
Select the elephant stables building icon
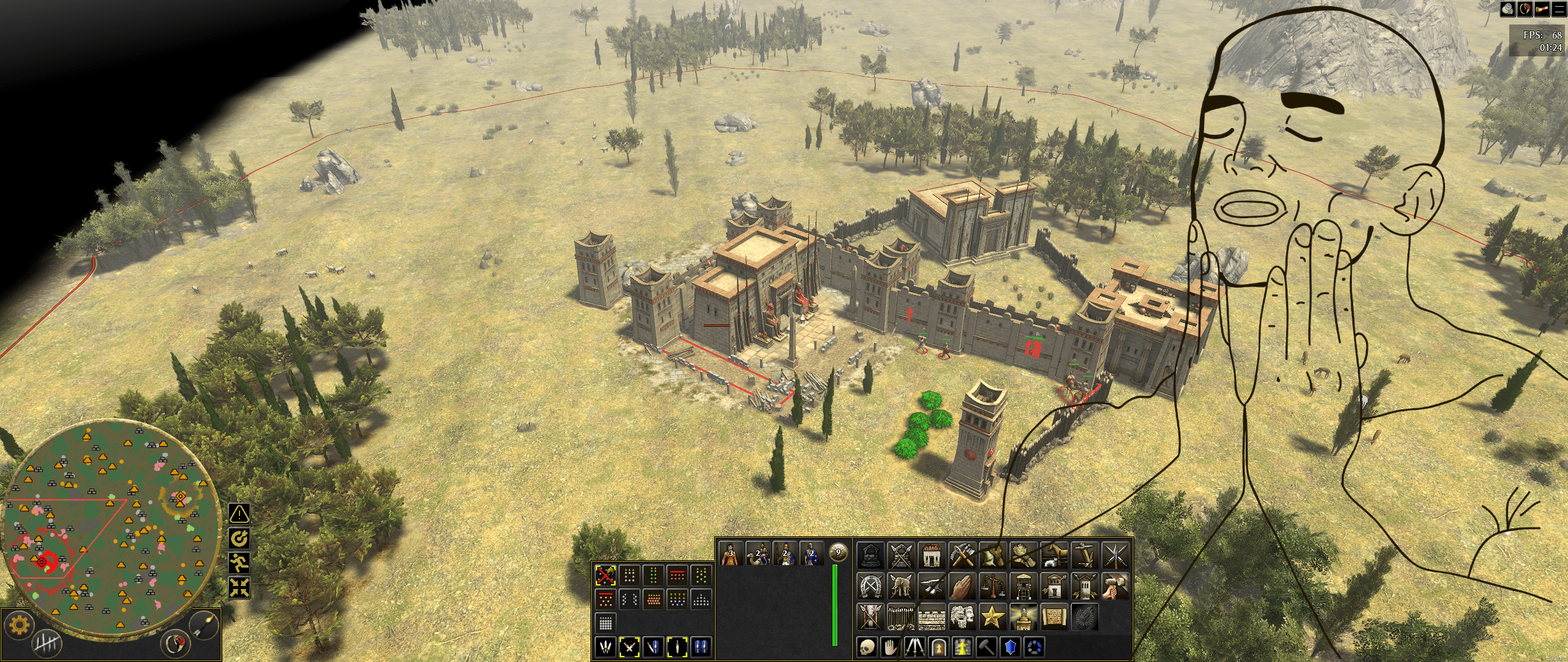pos(900,586)
